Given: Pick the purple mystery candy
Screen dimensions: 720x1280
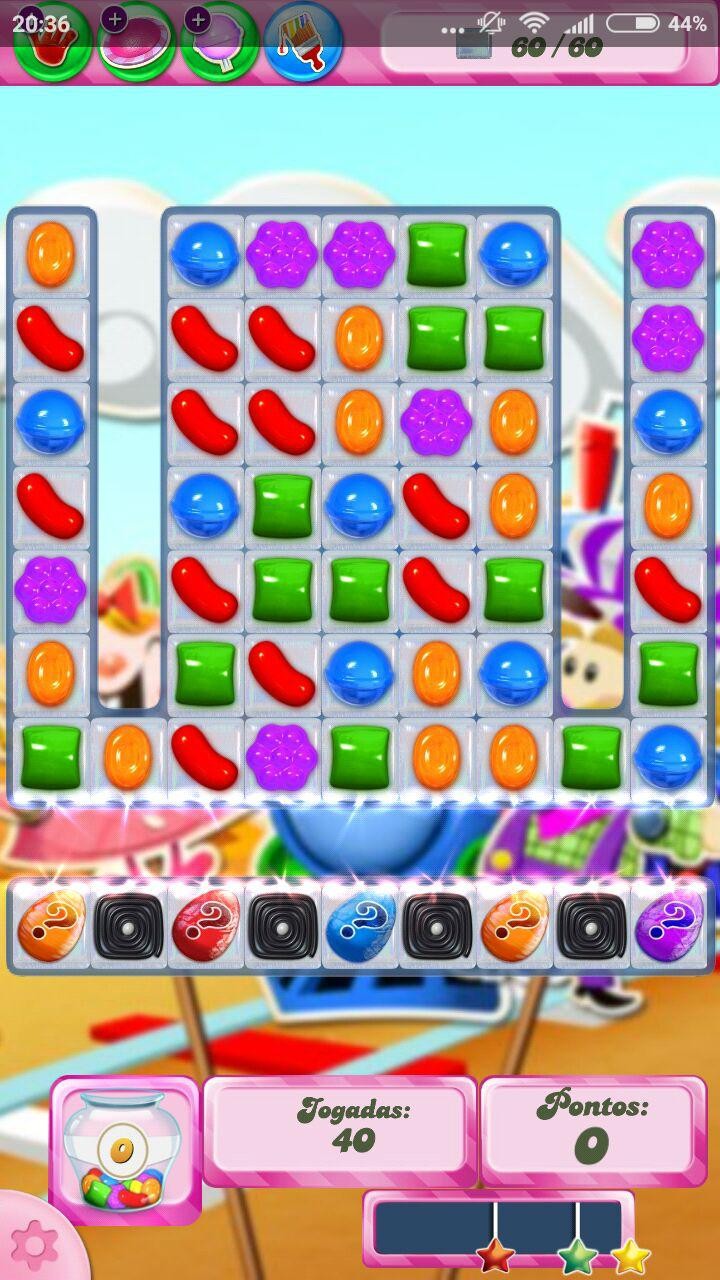Looking at the screenshot, I should [668, 926].
